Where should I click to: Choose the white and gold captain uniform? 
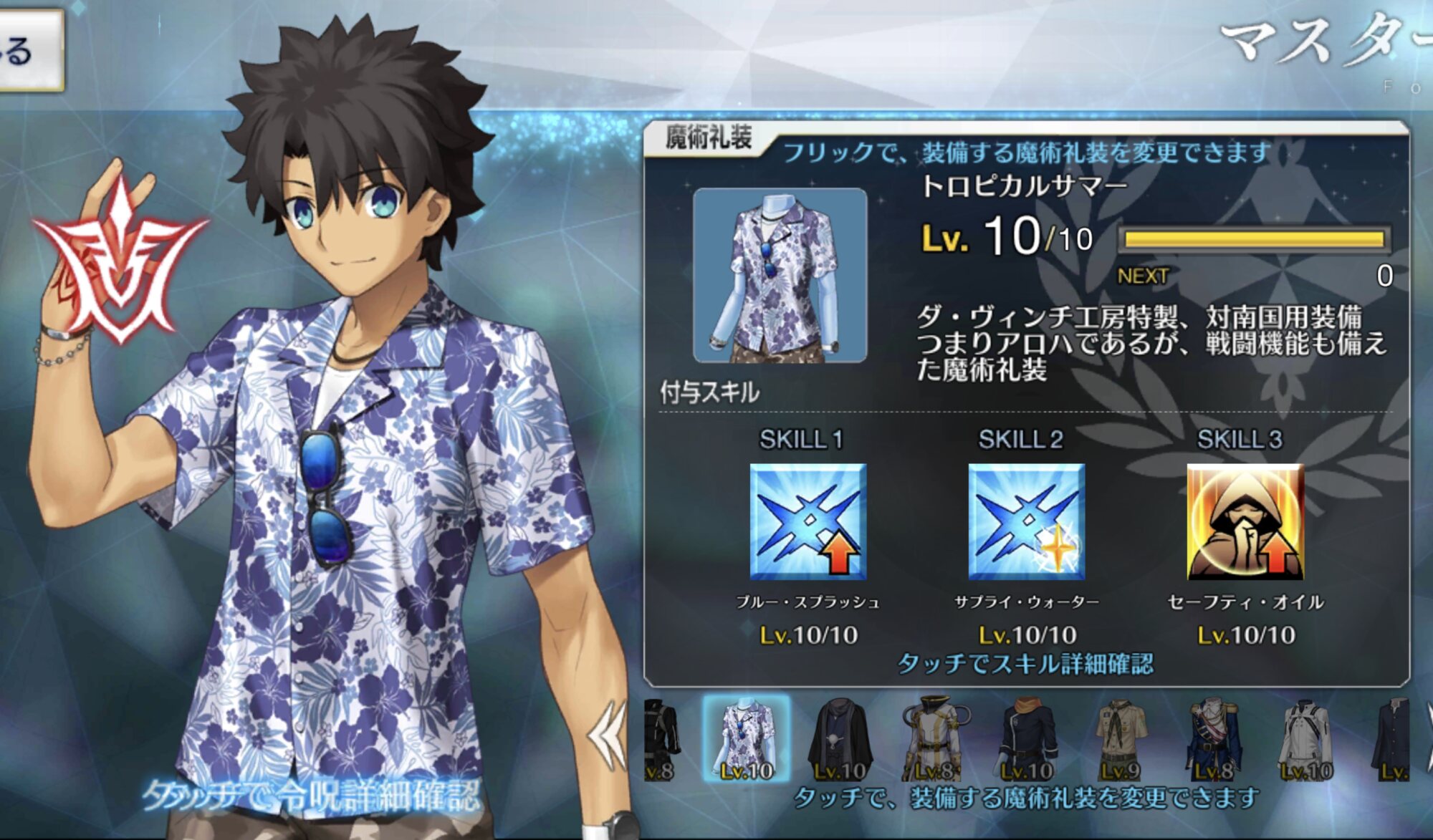(x=933, y=739)
